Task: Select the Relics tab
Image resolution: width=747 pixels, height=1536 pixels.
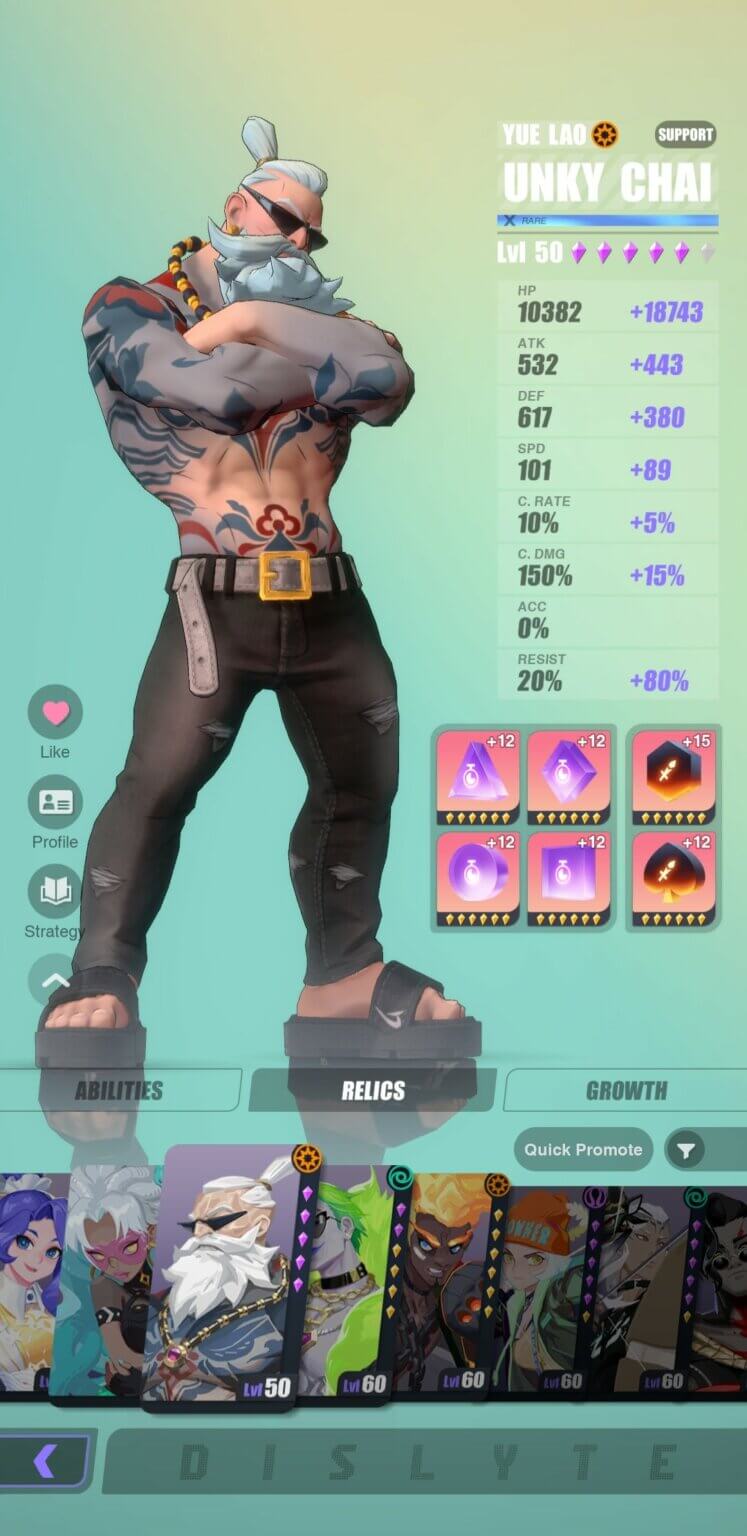Action: 372,1091
